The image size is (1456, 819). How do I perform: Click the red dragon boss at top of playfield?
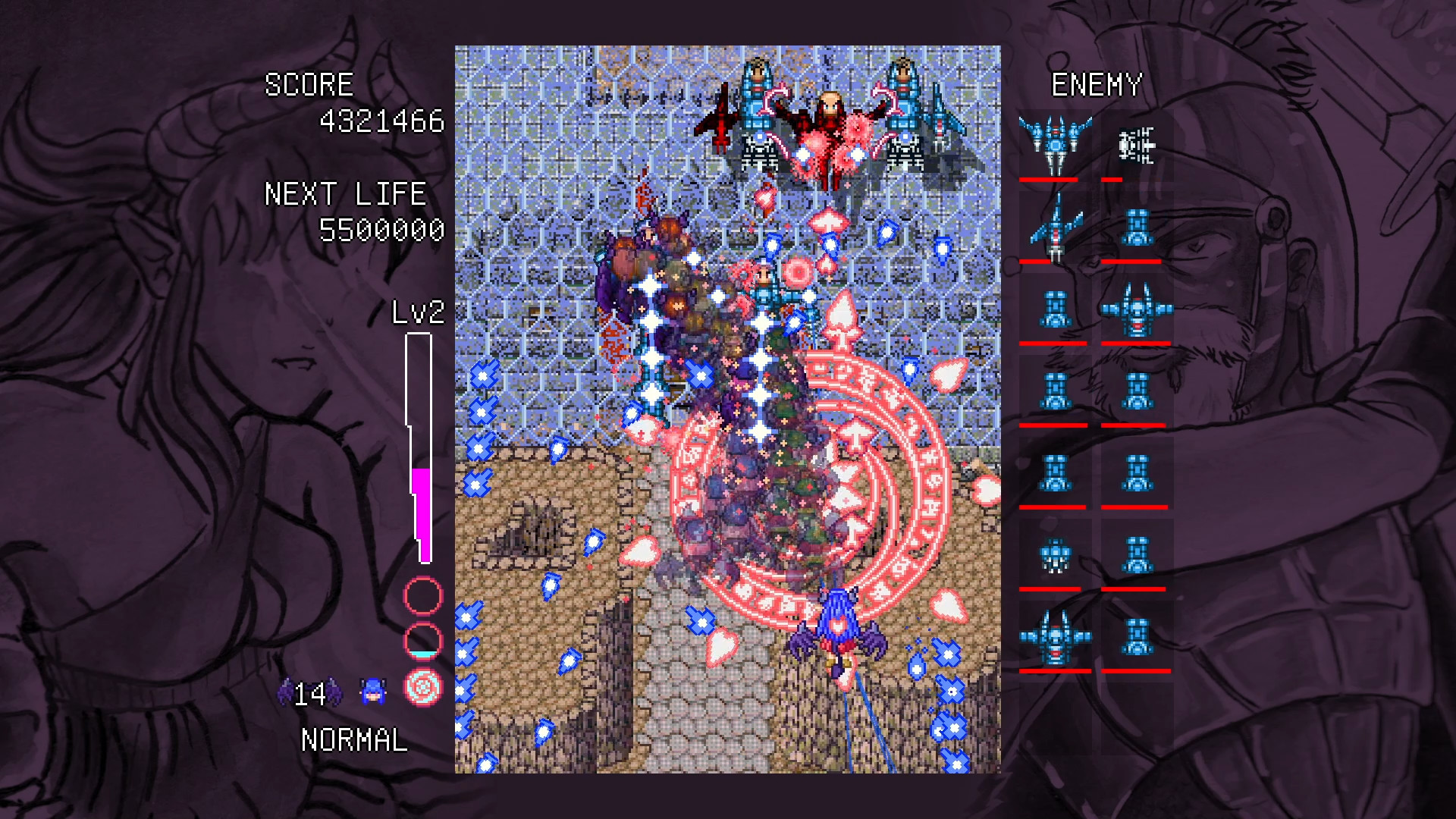click(x=830, y=129)
